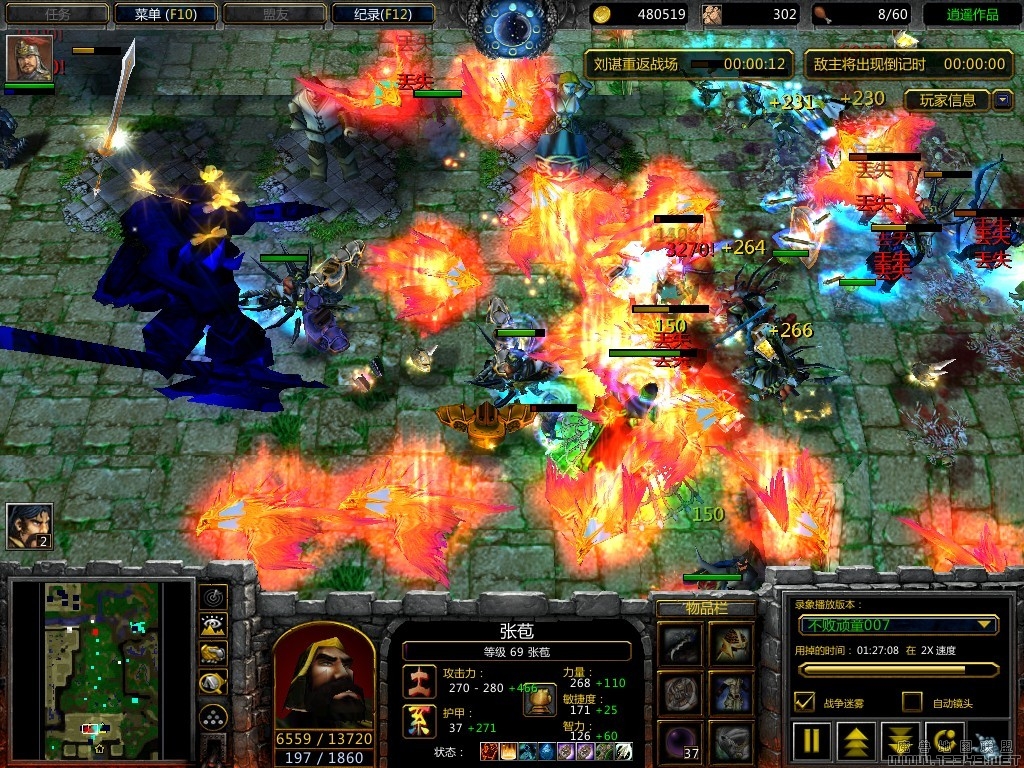Select the second hero portrait numbered 2
This screenshot has width=1024, height=768.
[29, 525]
